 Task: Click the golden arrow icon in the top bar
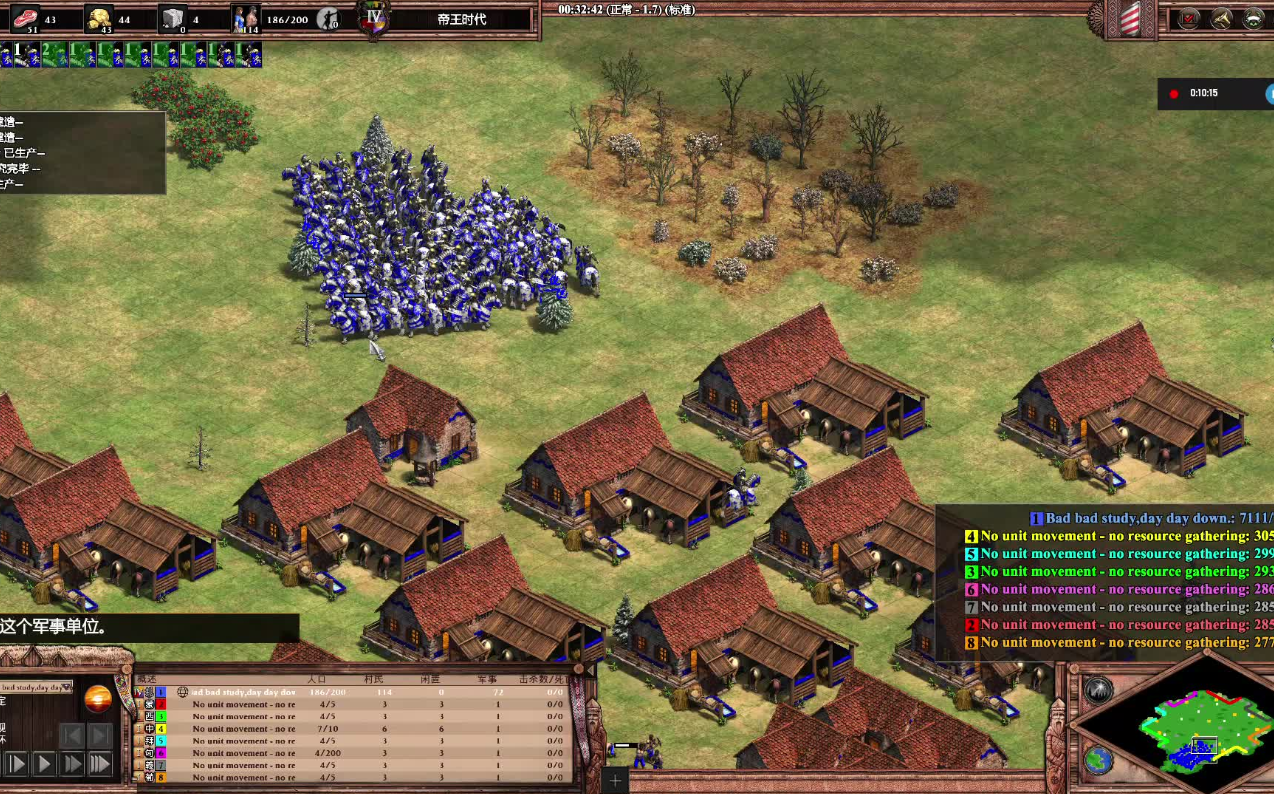[x=1222, y=18]
